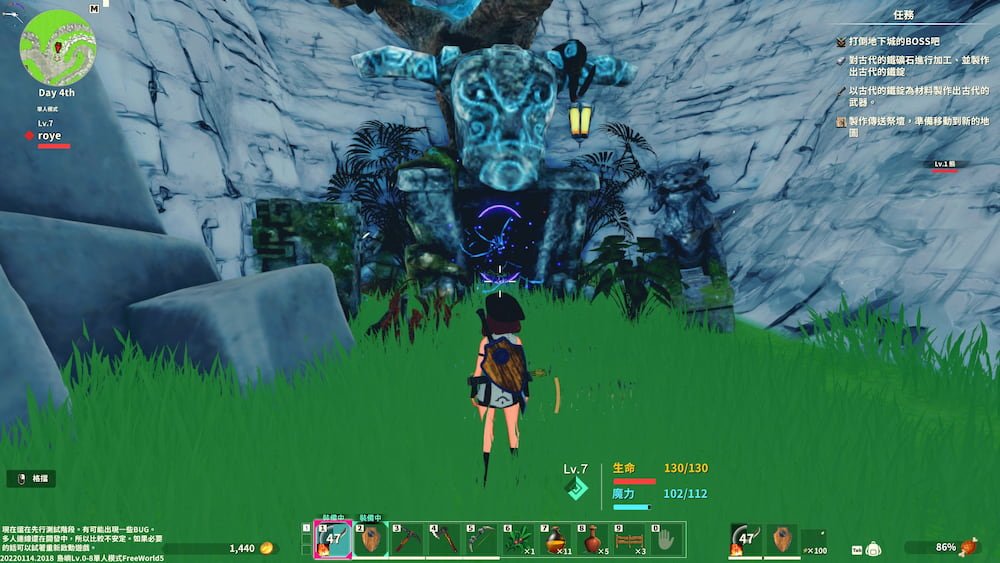Select the teleport altar quest entry

coord(912,127)
